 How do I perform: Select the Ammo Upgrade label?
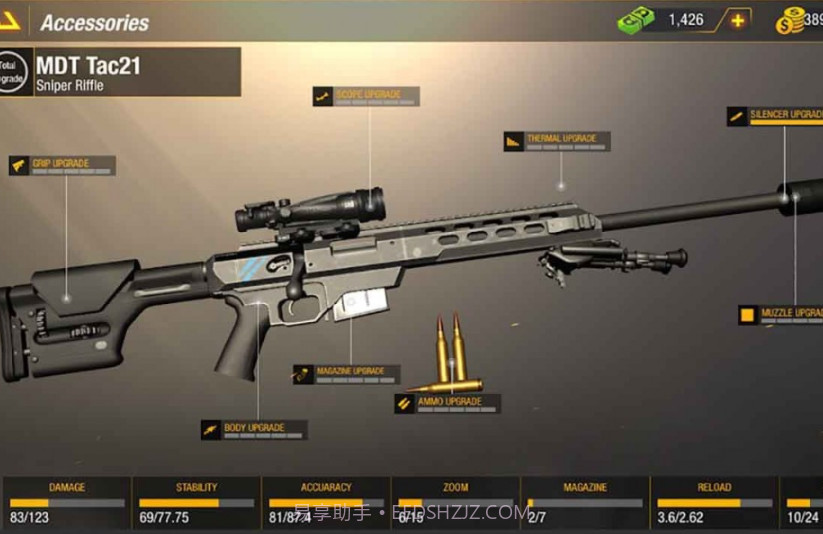pos(447,403)
